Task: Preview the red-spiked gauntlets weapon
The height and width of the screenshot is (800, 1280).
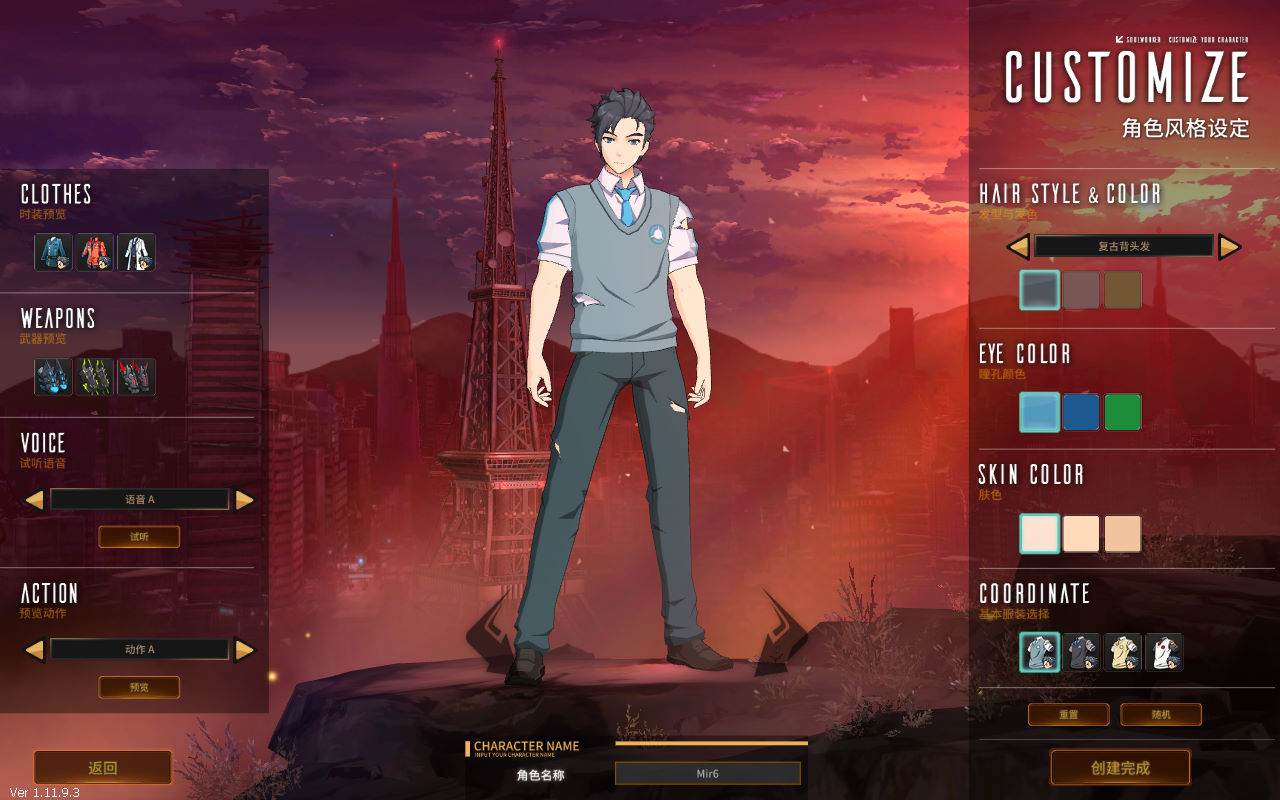Action: [136, 377]
